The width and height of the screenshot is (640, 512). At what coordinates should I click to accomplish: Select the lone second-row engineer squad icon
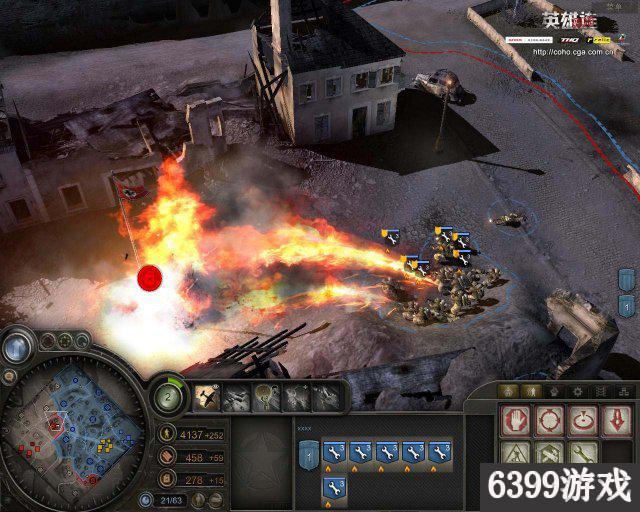click(334, 488)
